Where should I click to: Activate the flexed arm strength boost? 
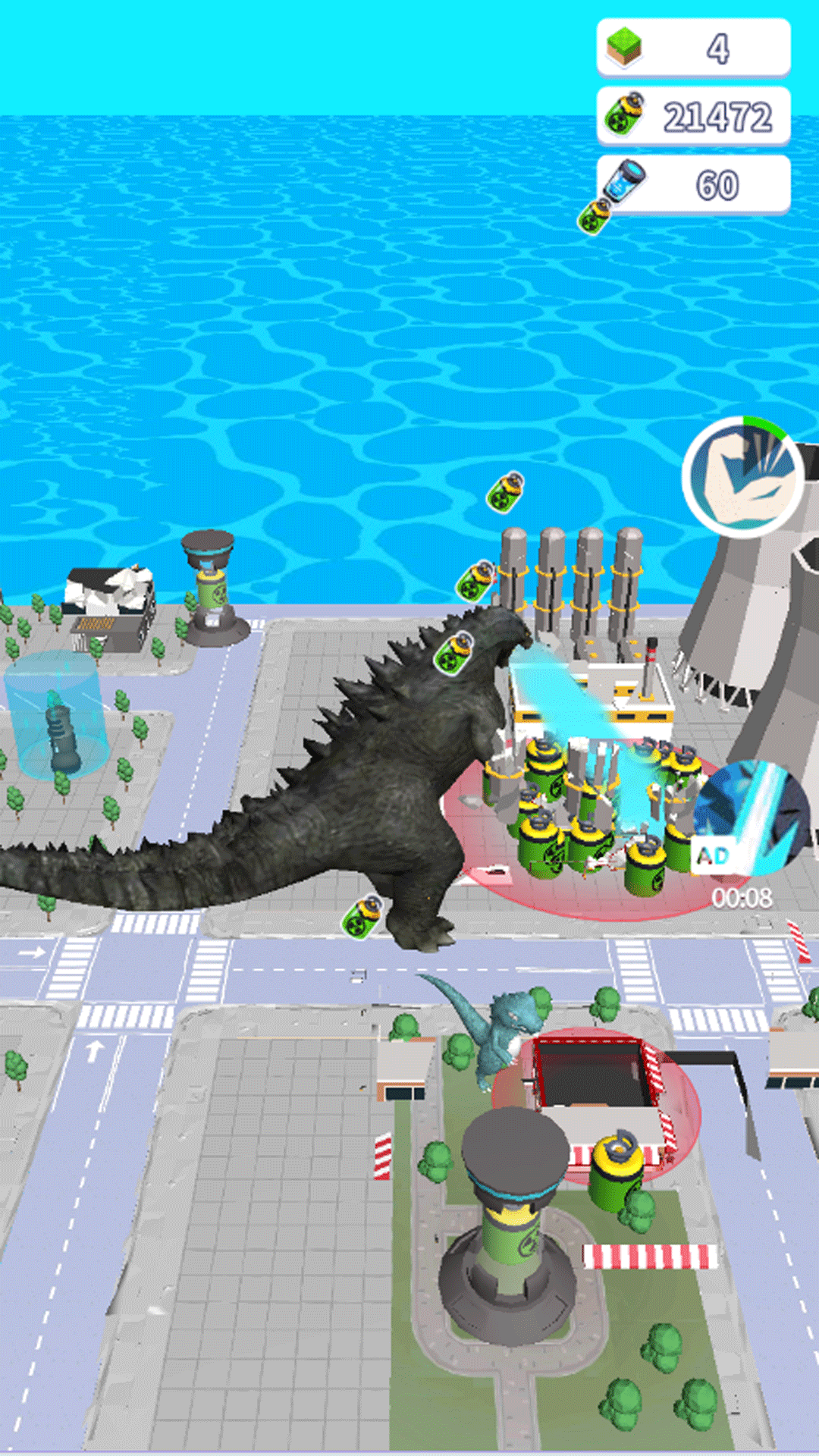point(744,476)
